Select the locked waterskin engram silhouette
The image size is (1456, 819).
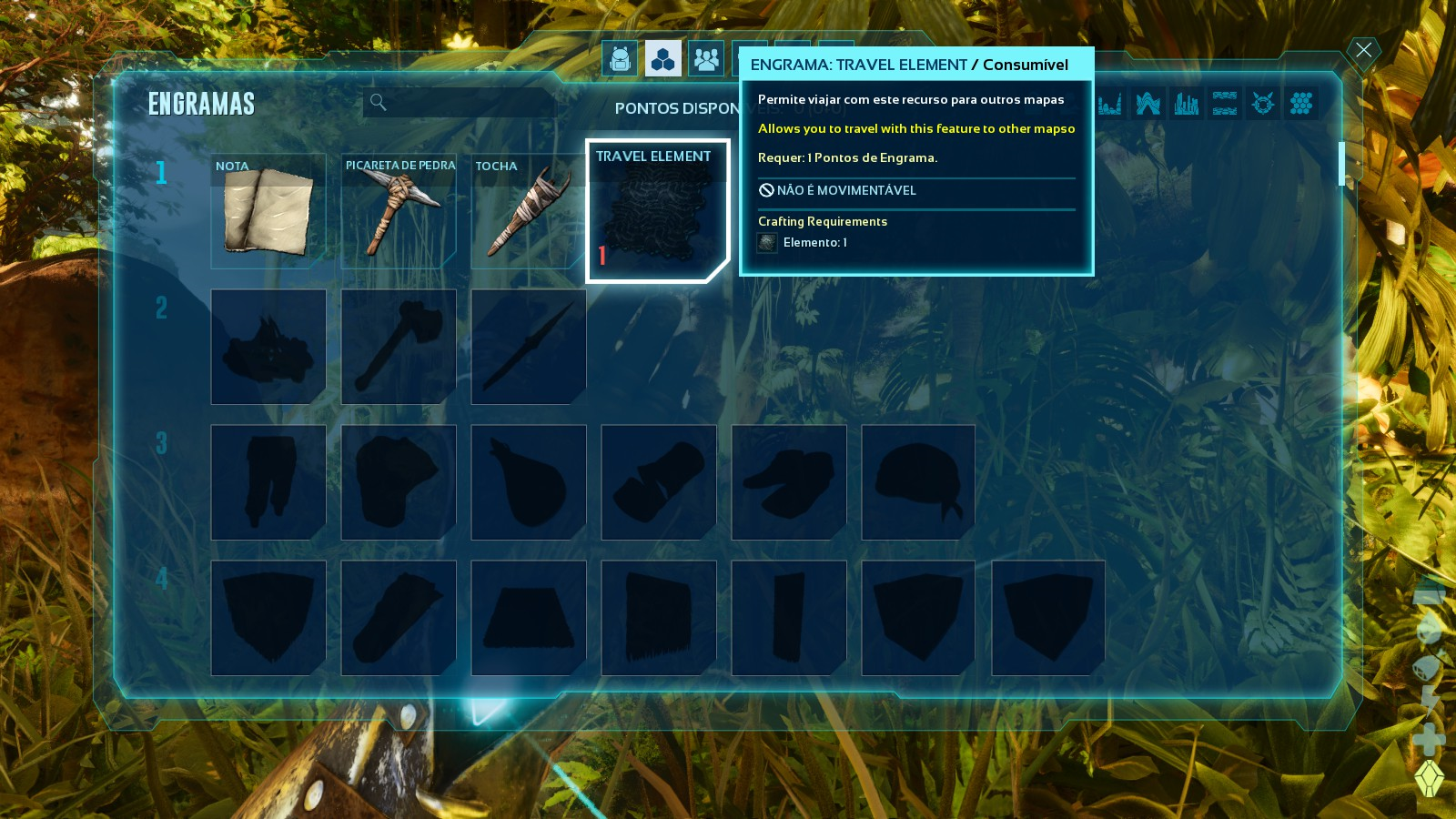click(x=528, y=482)
